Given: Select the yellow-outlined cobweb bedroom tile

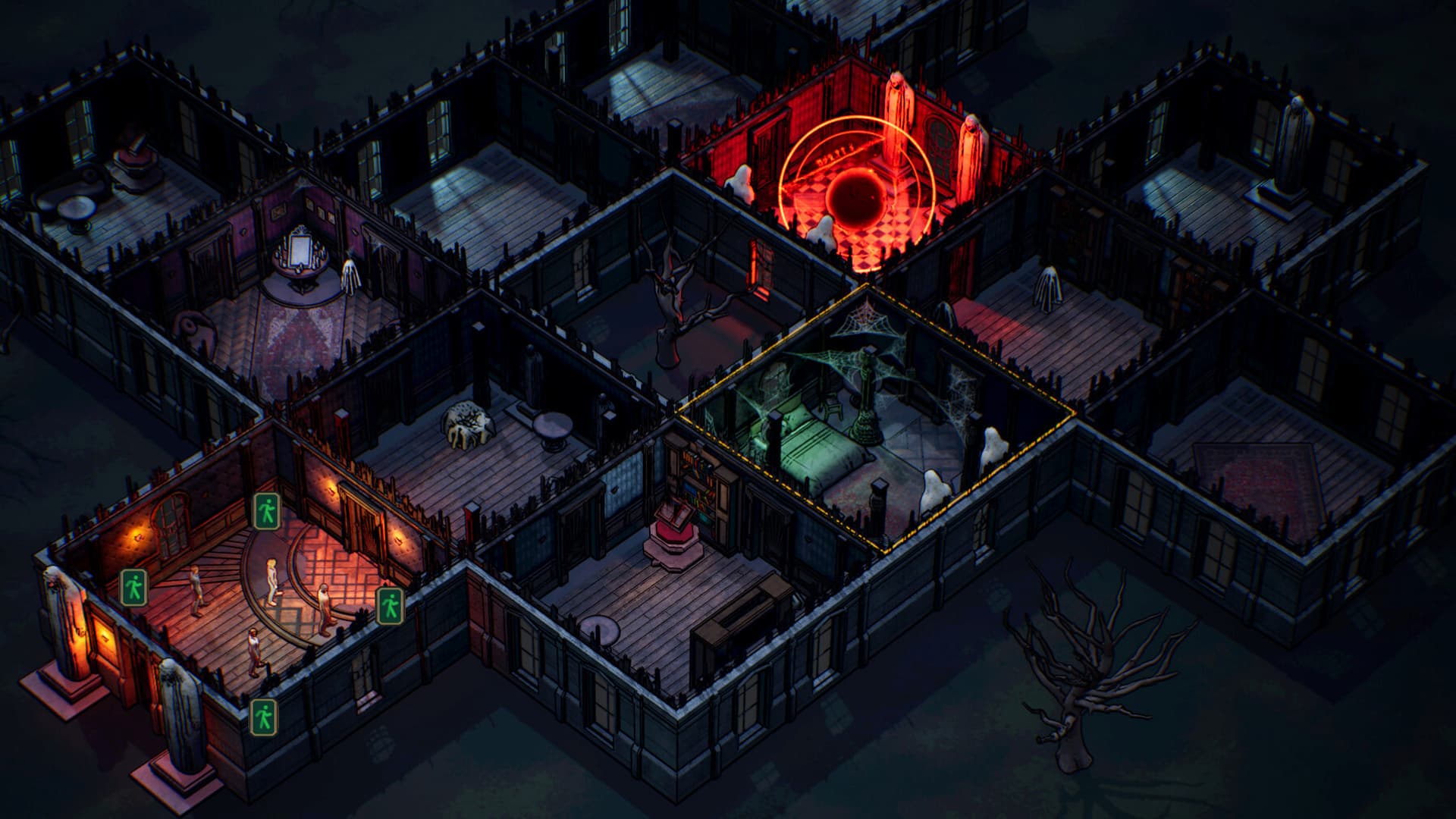Looking at the screenshot, I should coord(872,425).
